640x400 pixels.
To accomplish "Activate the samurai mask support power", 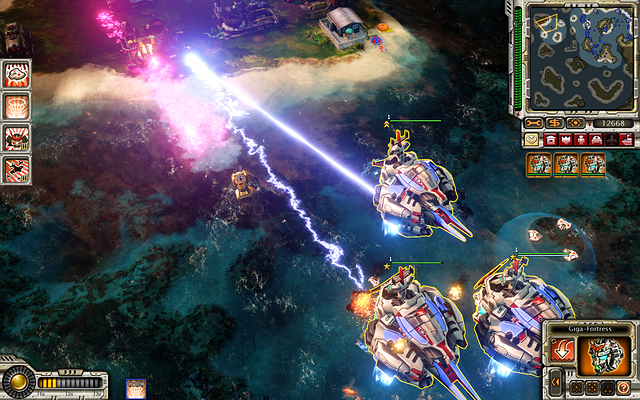I will pos(16,137).
